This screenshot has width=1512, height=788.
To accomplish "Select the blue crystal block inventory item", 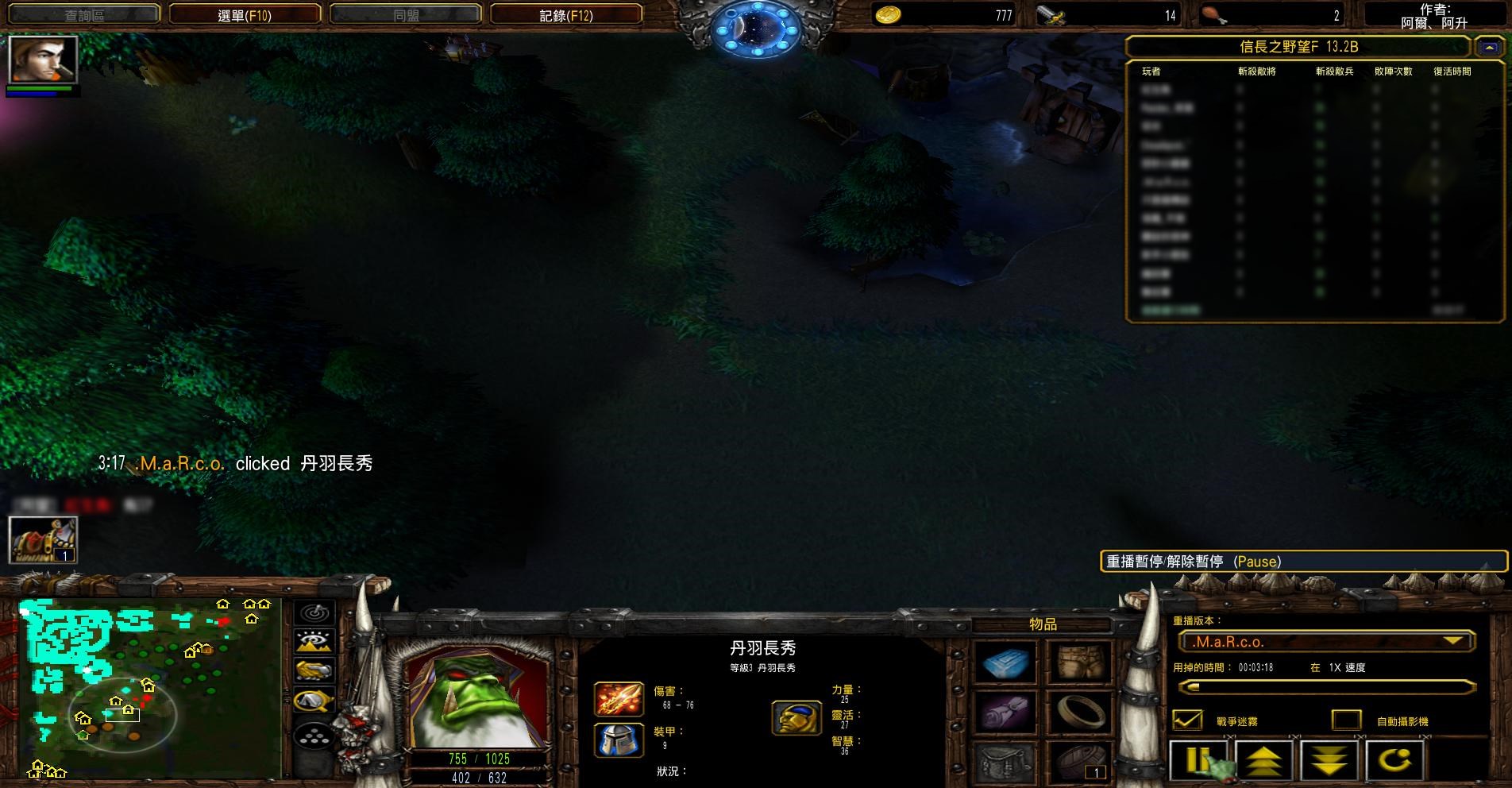I will coord(1005,663).
